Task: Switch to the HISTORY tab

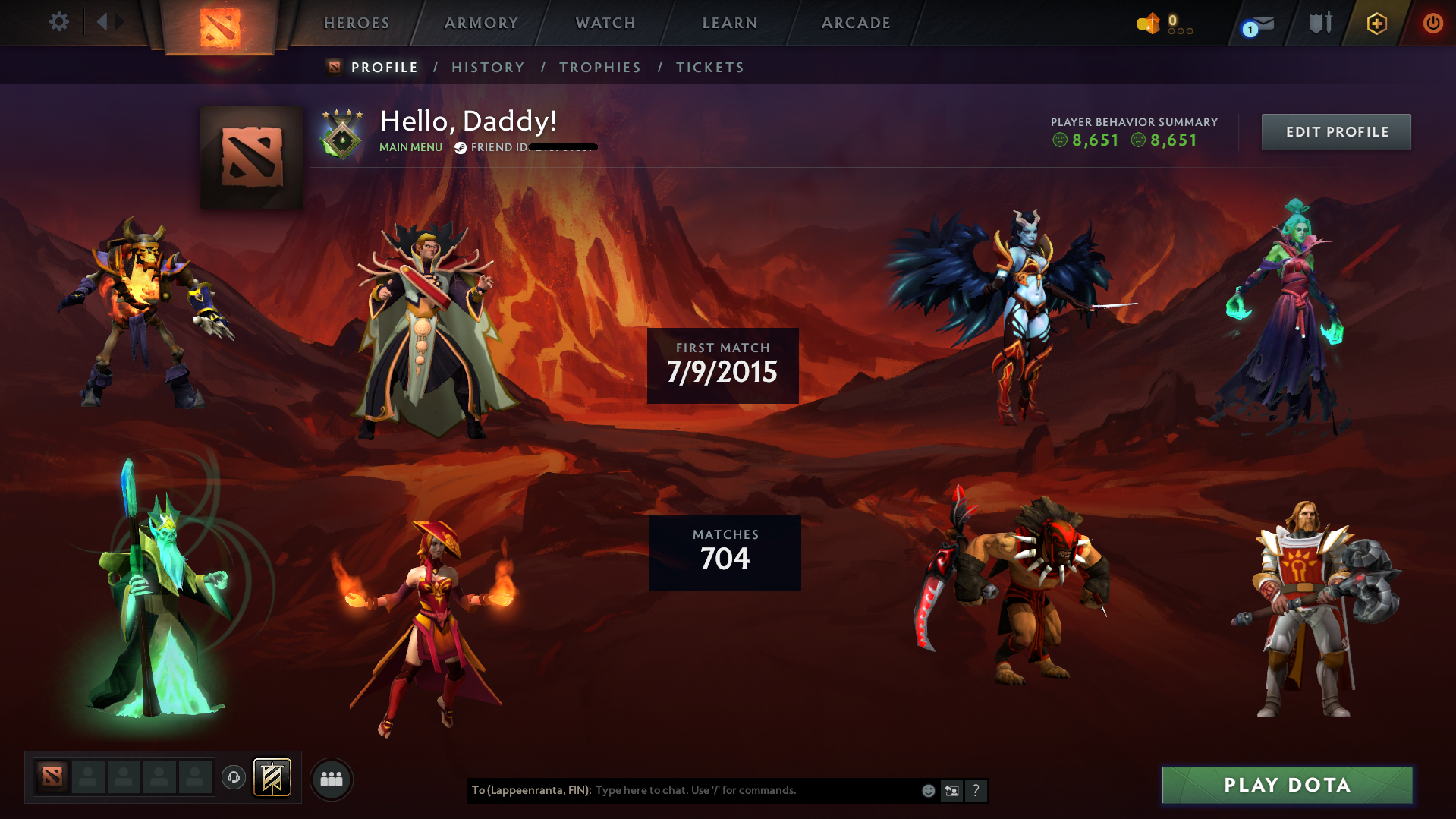Action: pos(488,67)
